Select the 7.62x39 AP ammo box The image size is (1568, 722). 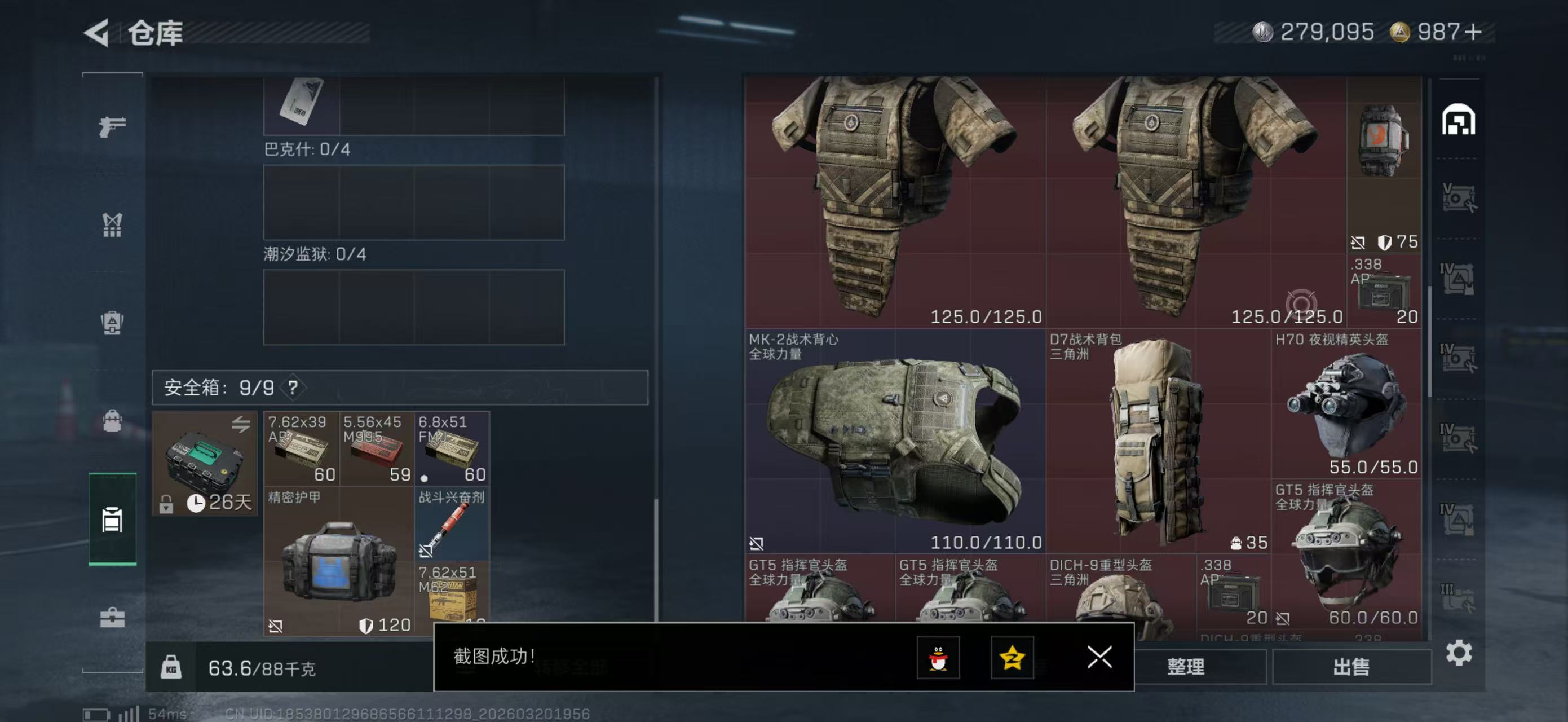(301, 448)
